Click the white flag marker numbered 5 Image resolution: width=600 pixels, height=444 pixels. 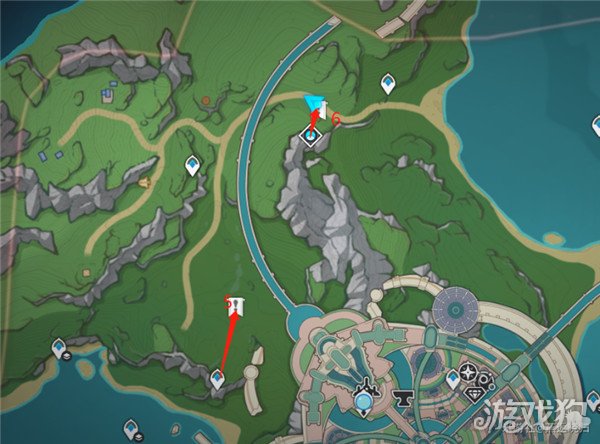click(238, 305)
